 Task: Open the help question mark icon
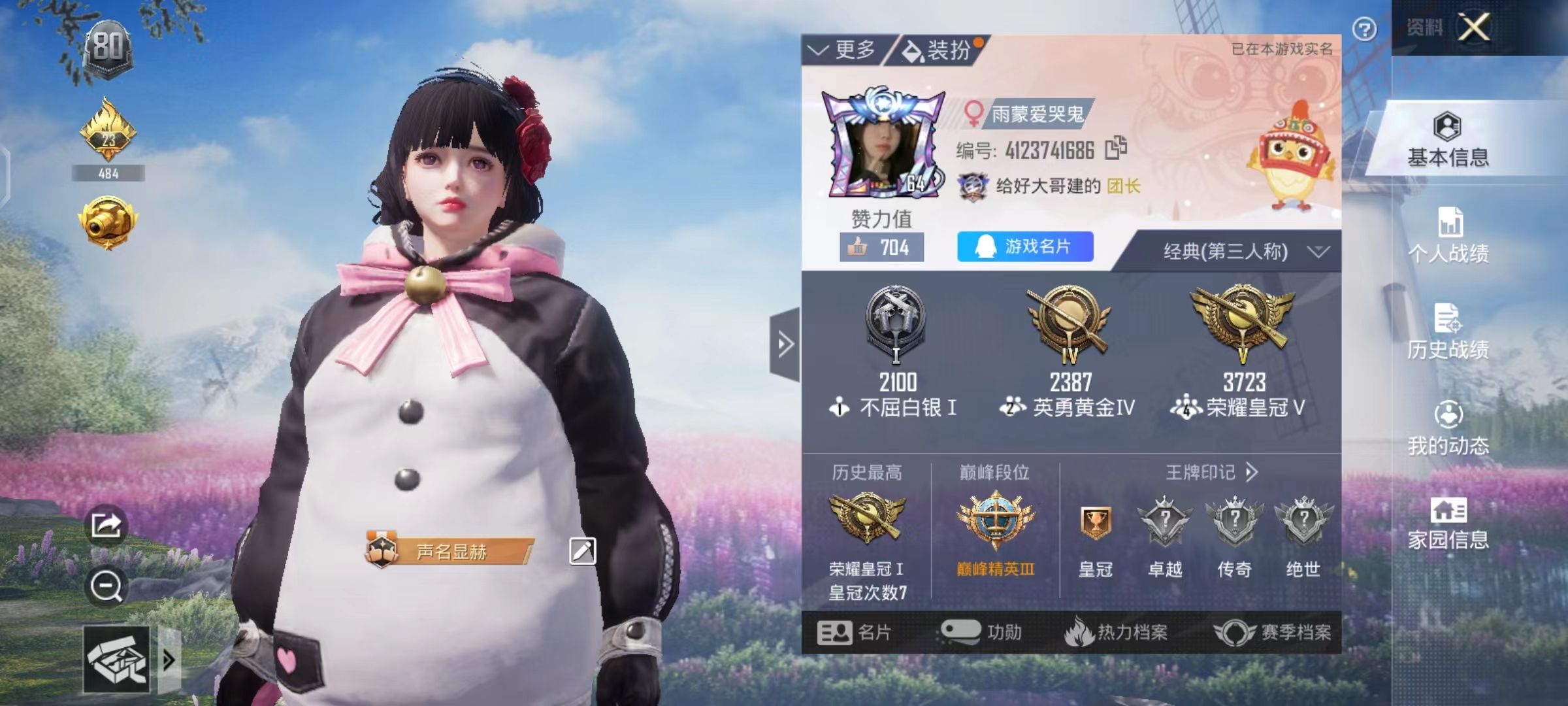point(1365,29)
